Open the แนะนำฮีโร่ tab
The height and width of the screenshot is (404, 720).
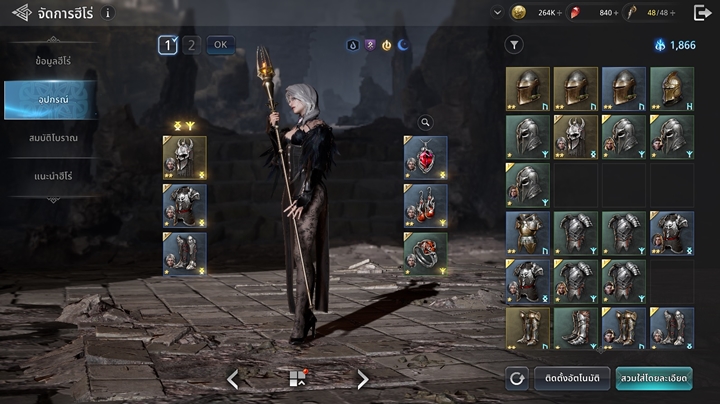52,176
